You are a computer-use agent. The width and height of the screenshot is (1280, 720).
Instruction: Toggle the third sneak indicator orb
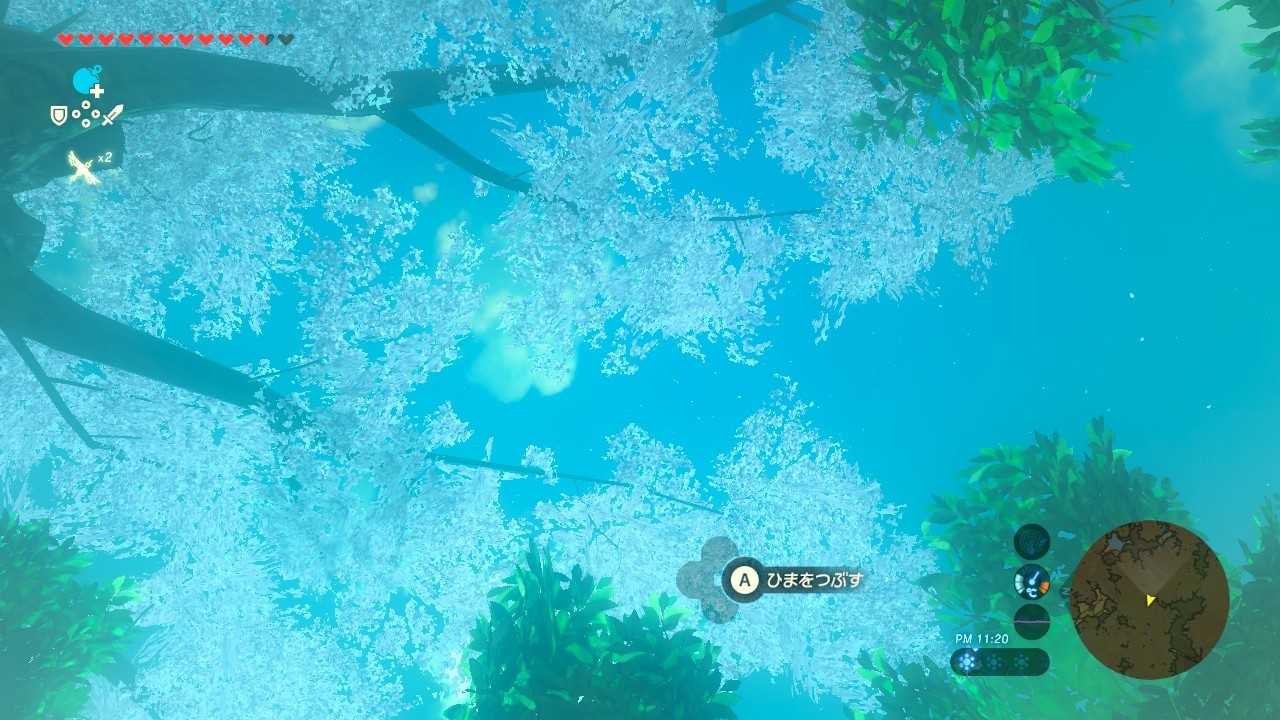pos(1022,660)
